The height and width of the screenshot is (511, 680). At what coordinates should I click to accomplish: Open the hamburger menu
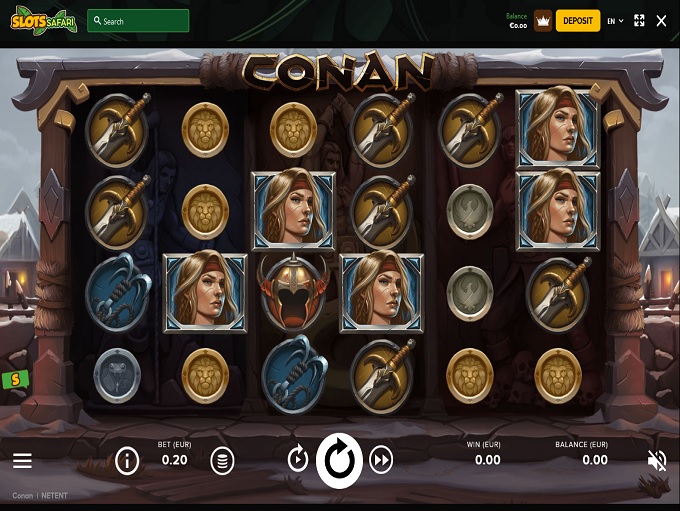click(22, 461)
